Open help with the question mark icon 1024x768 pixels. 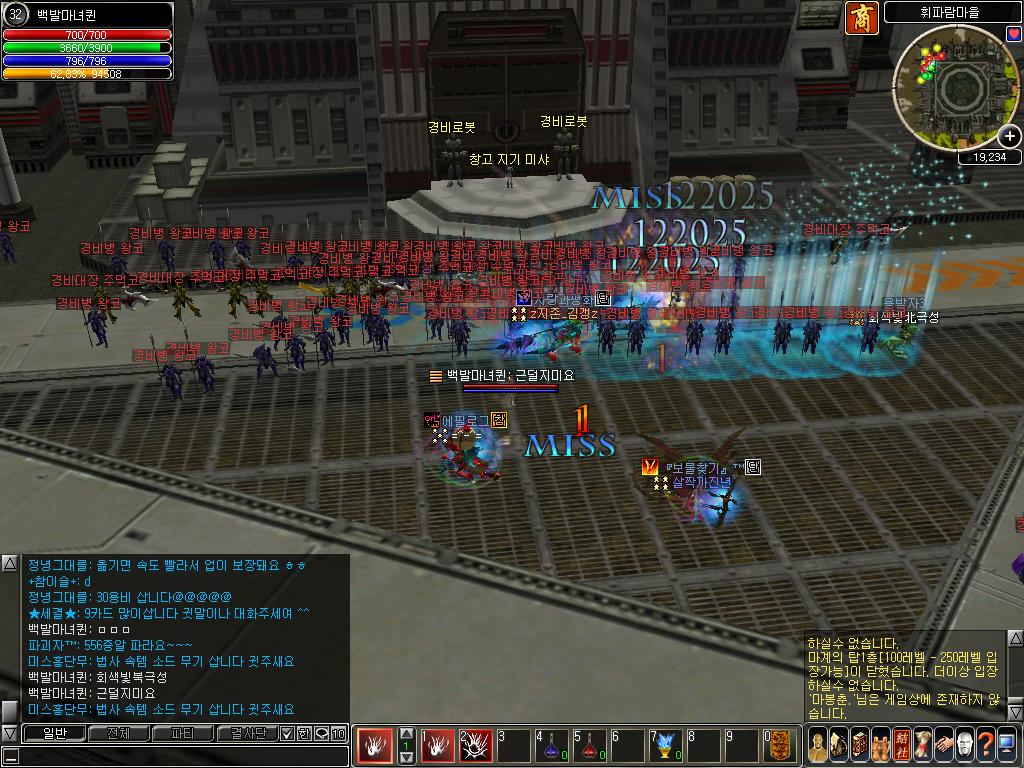point(986,745)
